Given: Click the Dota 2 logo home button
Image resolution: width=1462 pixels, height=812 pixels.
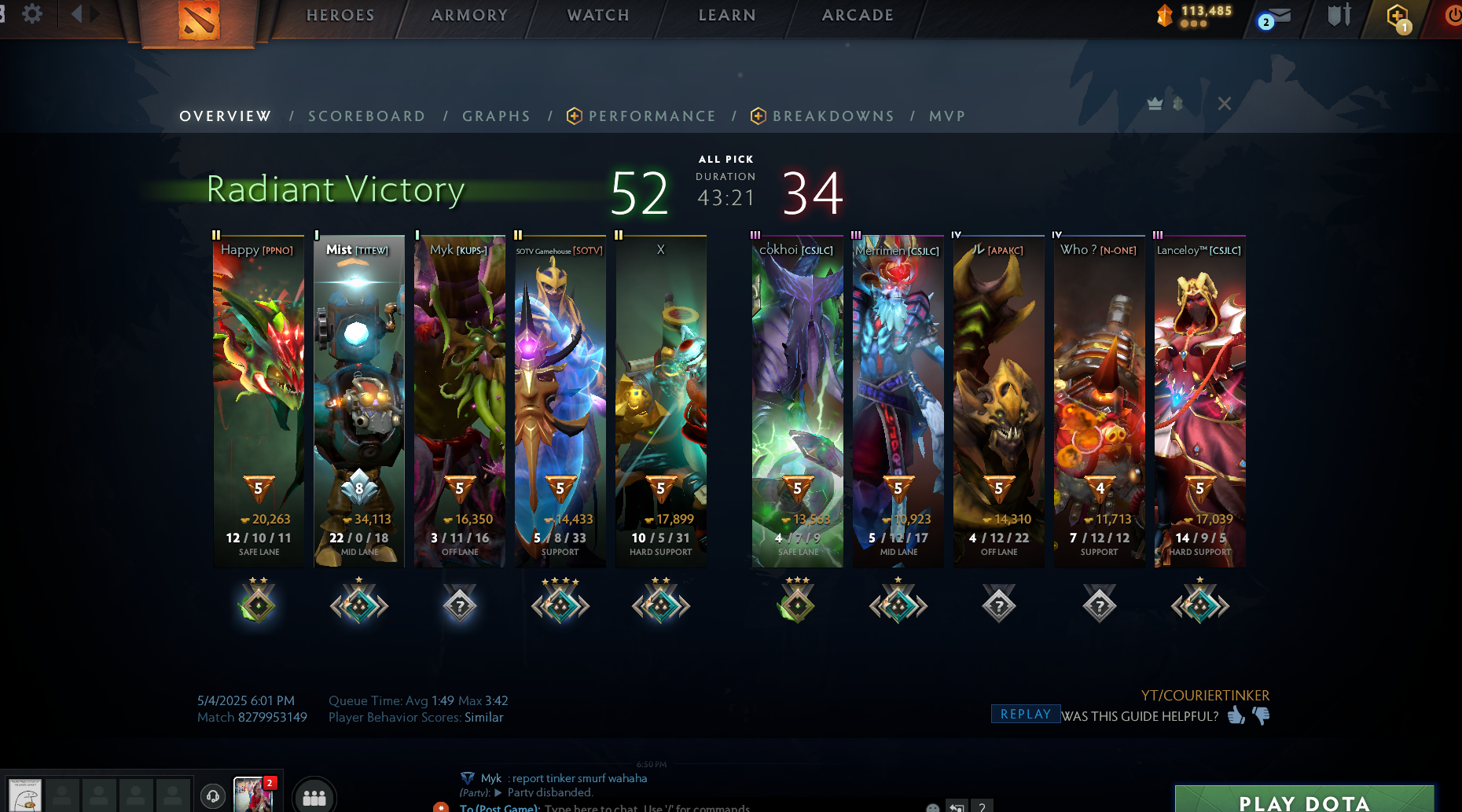Looking at the screenshot, I should tap(198, 20).
